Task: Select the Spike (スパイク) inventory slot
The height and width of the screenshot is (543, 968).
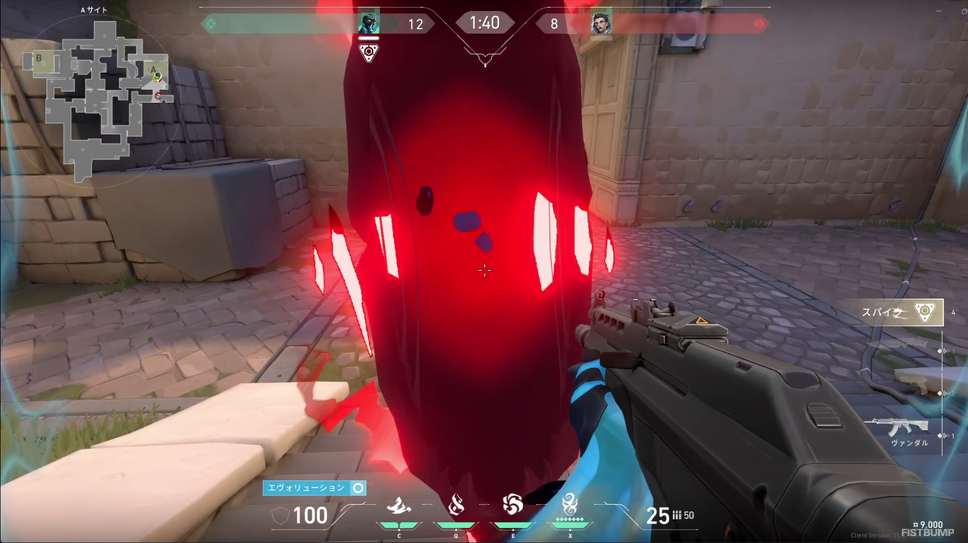Action: (900, 313)
